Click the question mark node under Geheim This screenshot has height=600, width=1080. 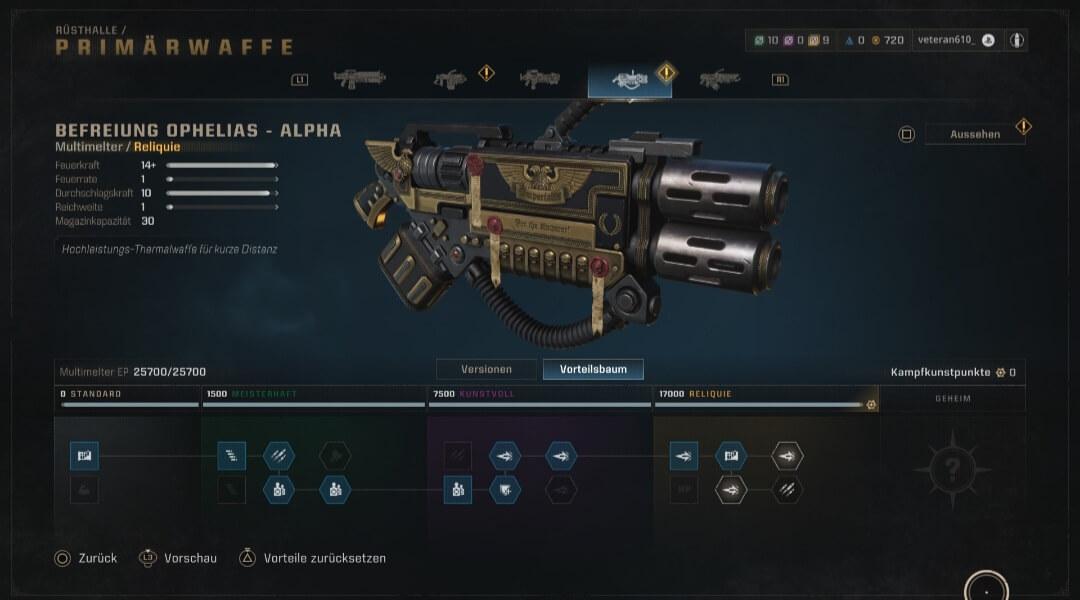point(952,467)
